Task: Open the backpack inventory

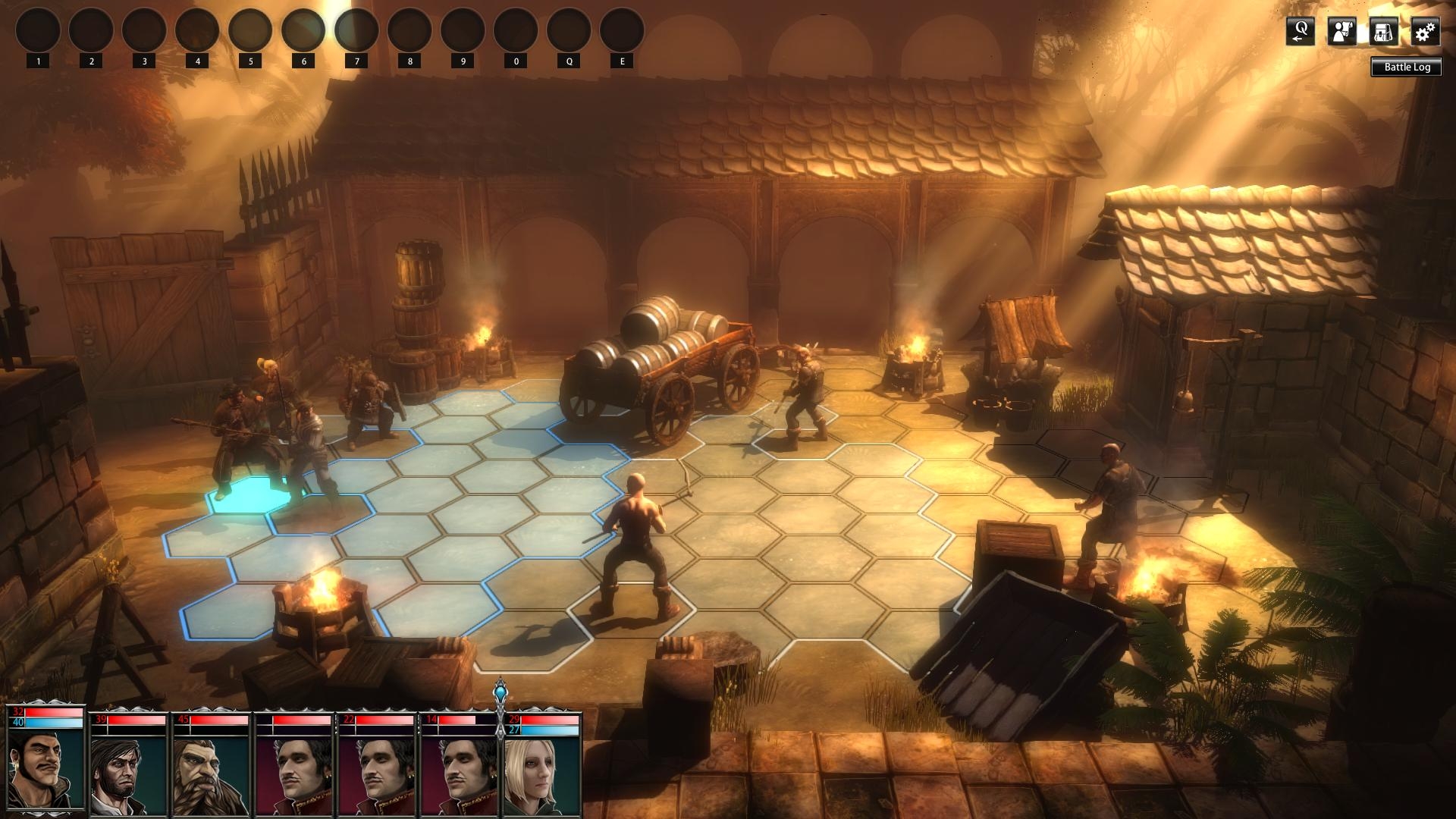Action: click(1383, 32)
